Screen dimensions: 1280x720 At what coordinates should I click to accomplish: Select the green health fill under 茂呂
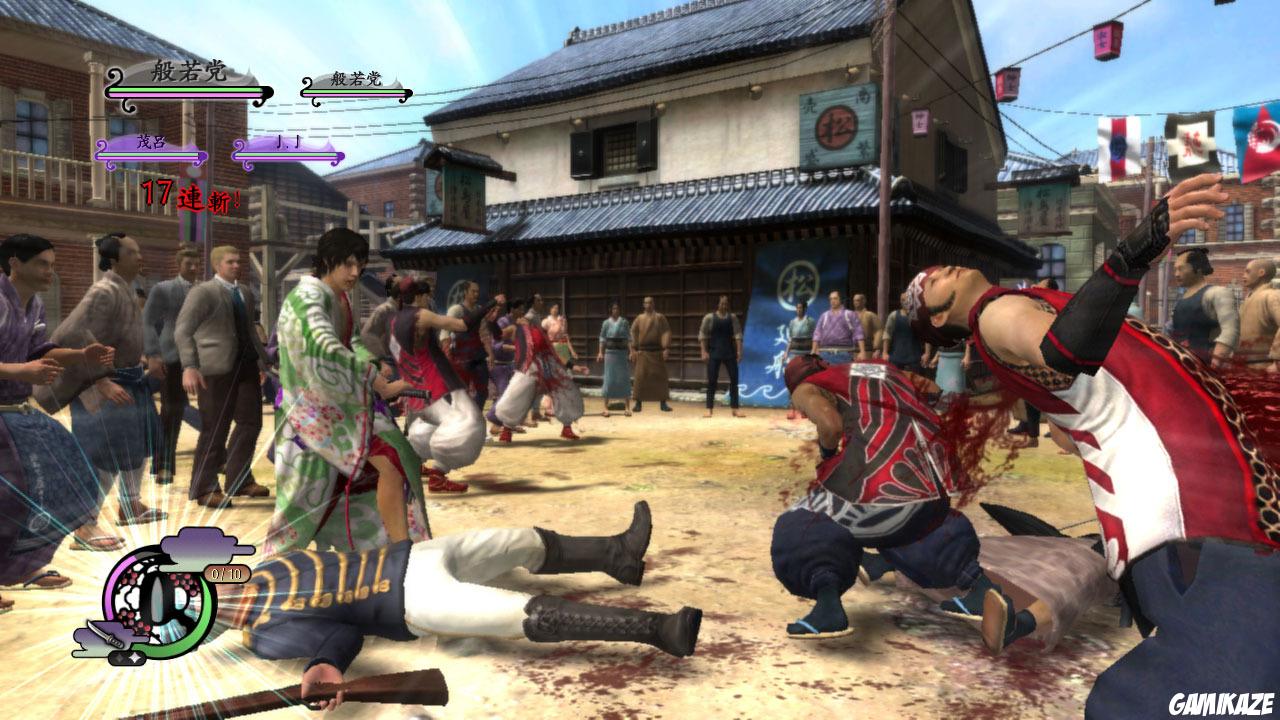click(150, 154)
